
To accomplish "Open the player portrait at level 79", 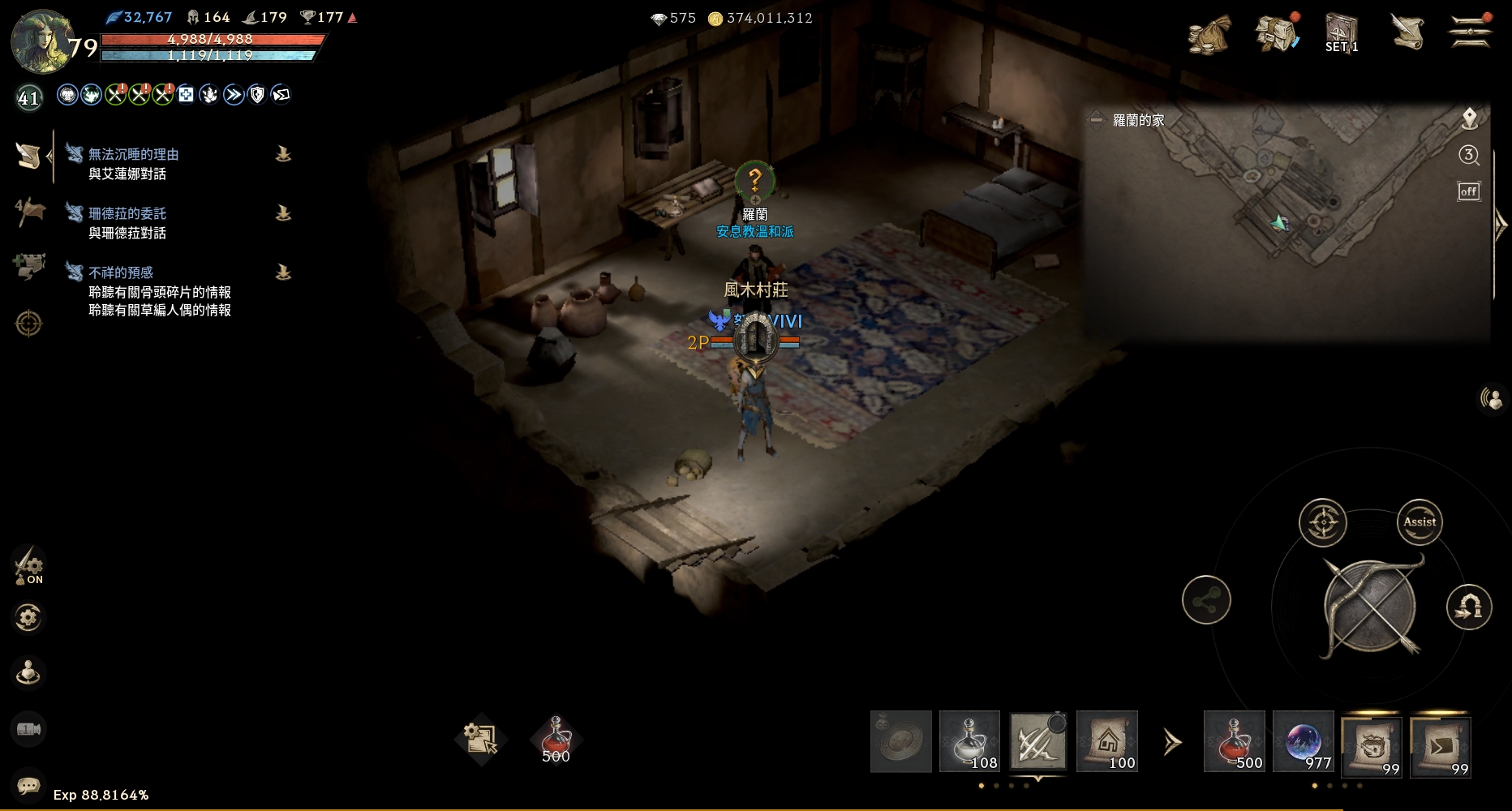I will click(42, 41).
